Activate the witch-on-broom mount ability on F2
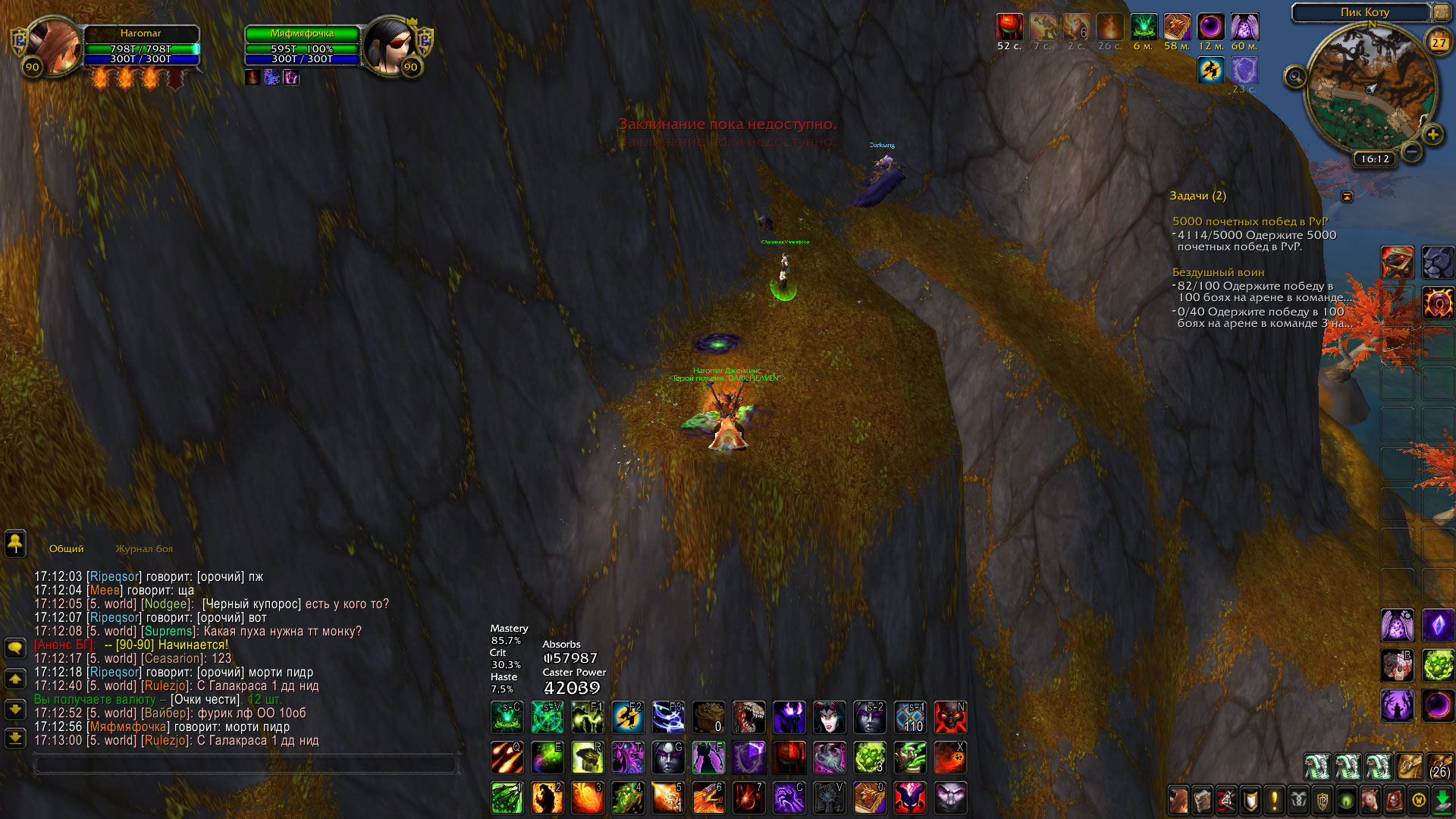Screen dimensions: 1456x819 pyautogui.click(x=628, y=717)
